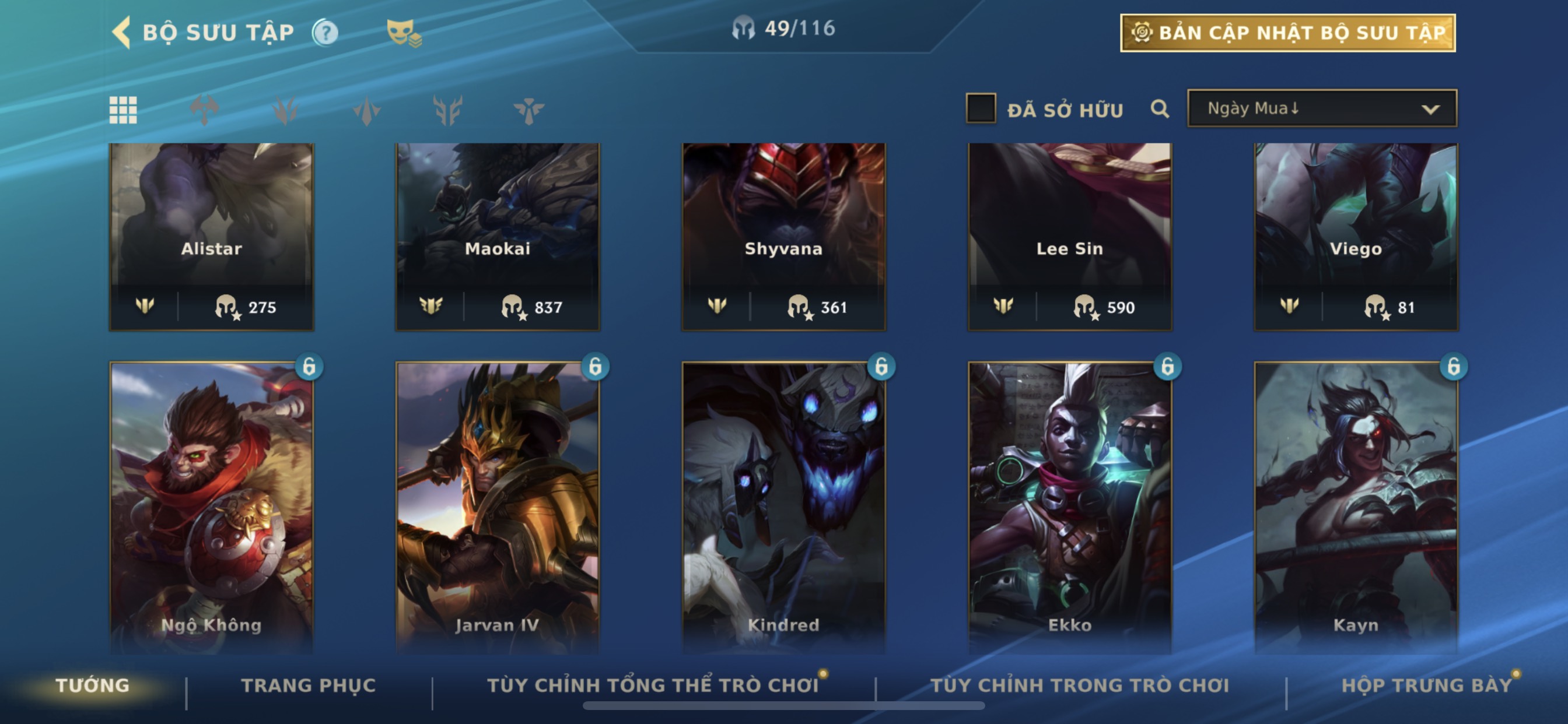Open the Shyvana champion card
Viewport: 1568px width, 724px height.
click(x=783, y=237)
